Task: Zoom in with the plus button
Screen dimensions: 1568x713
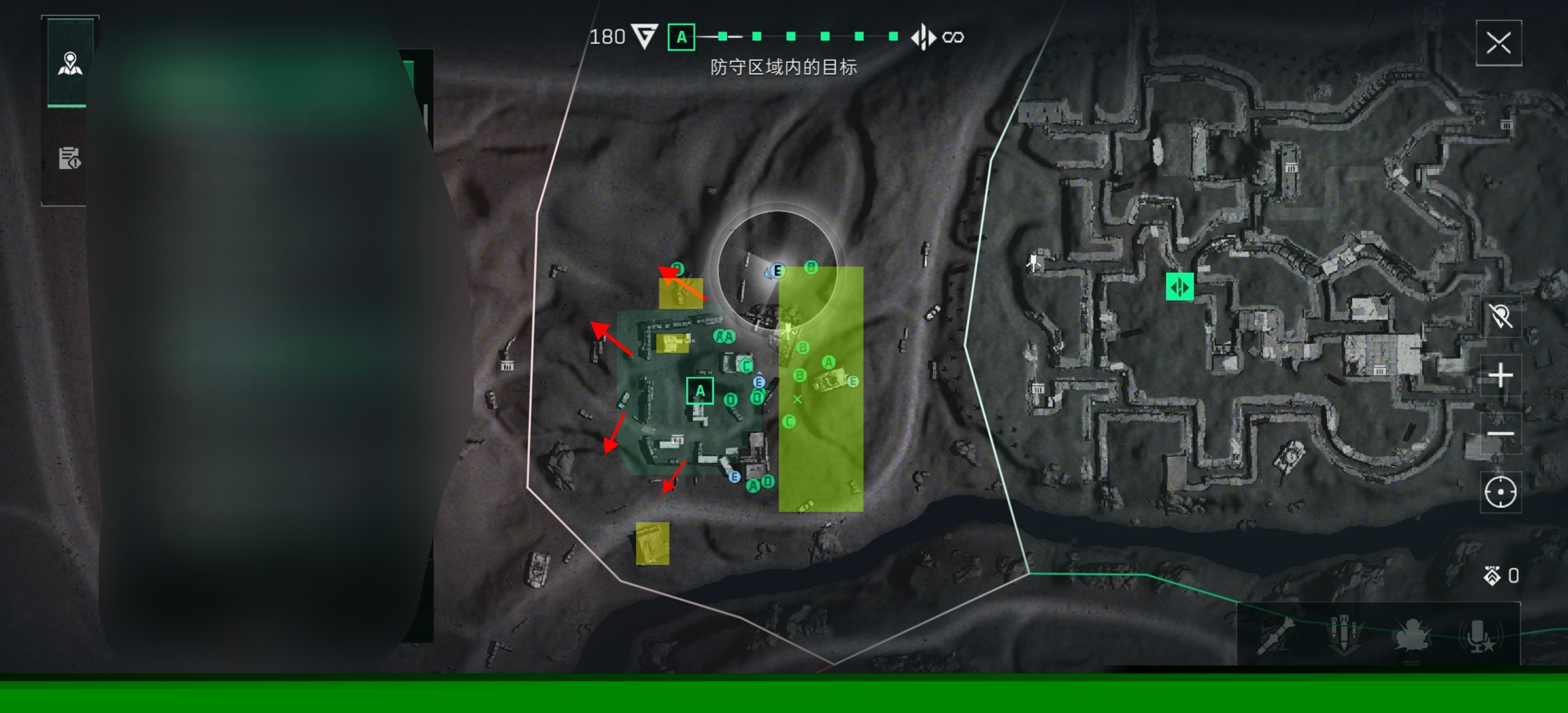Action: (1500, 375)
